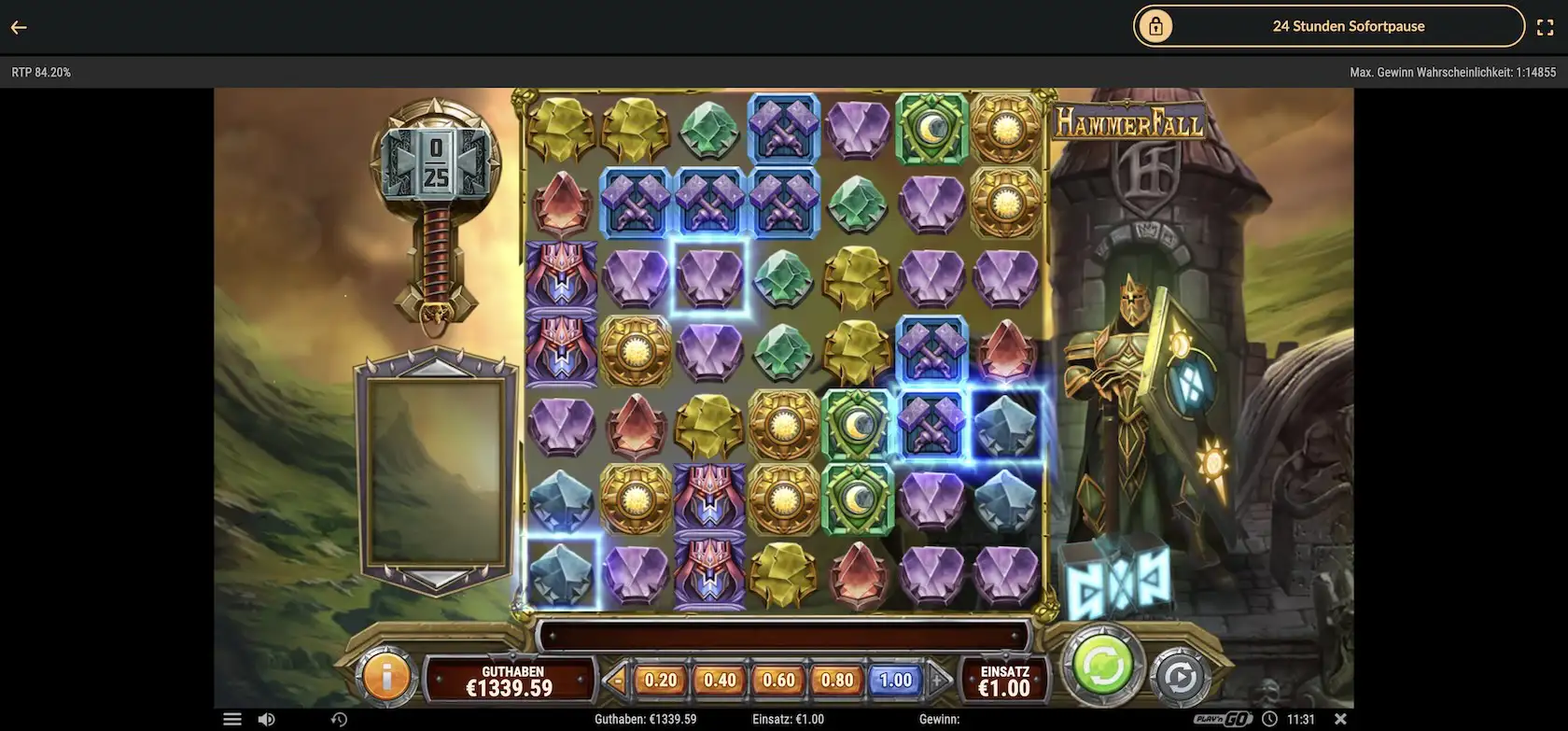Screen dimensions: 1568x731
Task: Decrease the bet with the minus arrow
Action: [x=616, y=681]
